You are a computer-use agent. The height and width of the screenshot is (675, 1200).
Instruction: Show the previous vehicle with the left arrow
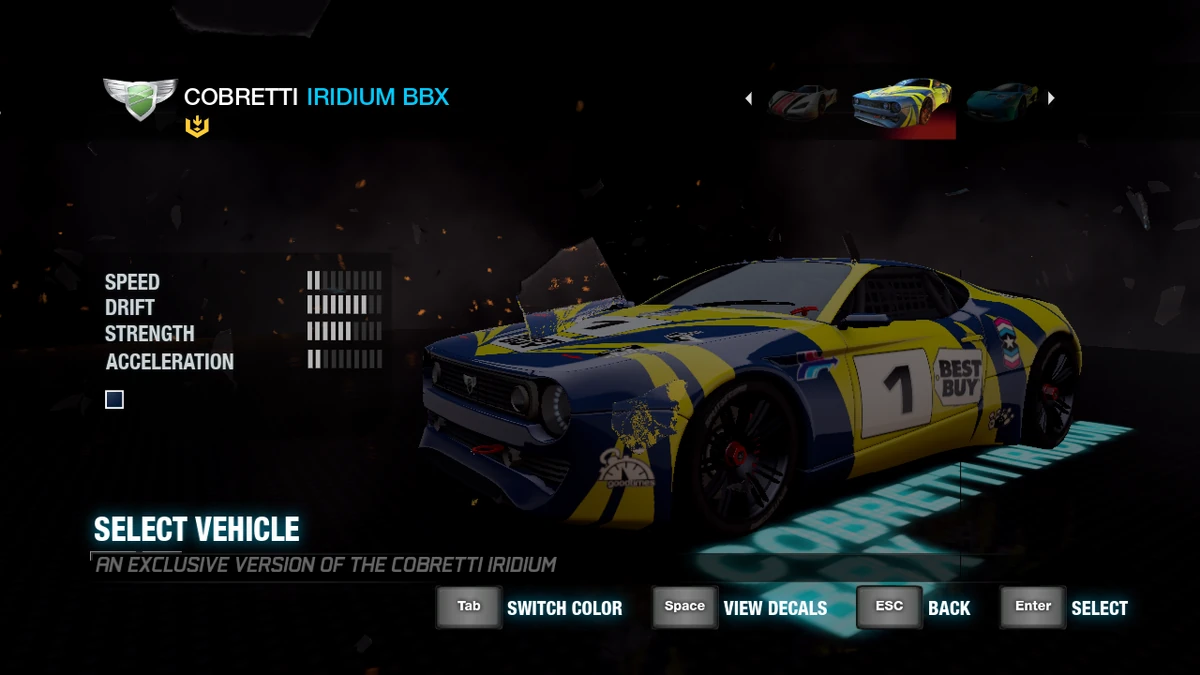(749, 98)
